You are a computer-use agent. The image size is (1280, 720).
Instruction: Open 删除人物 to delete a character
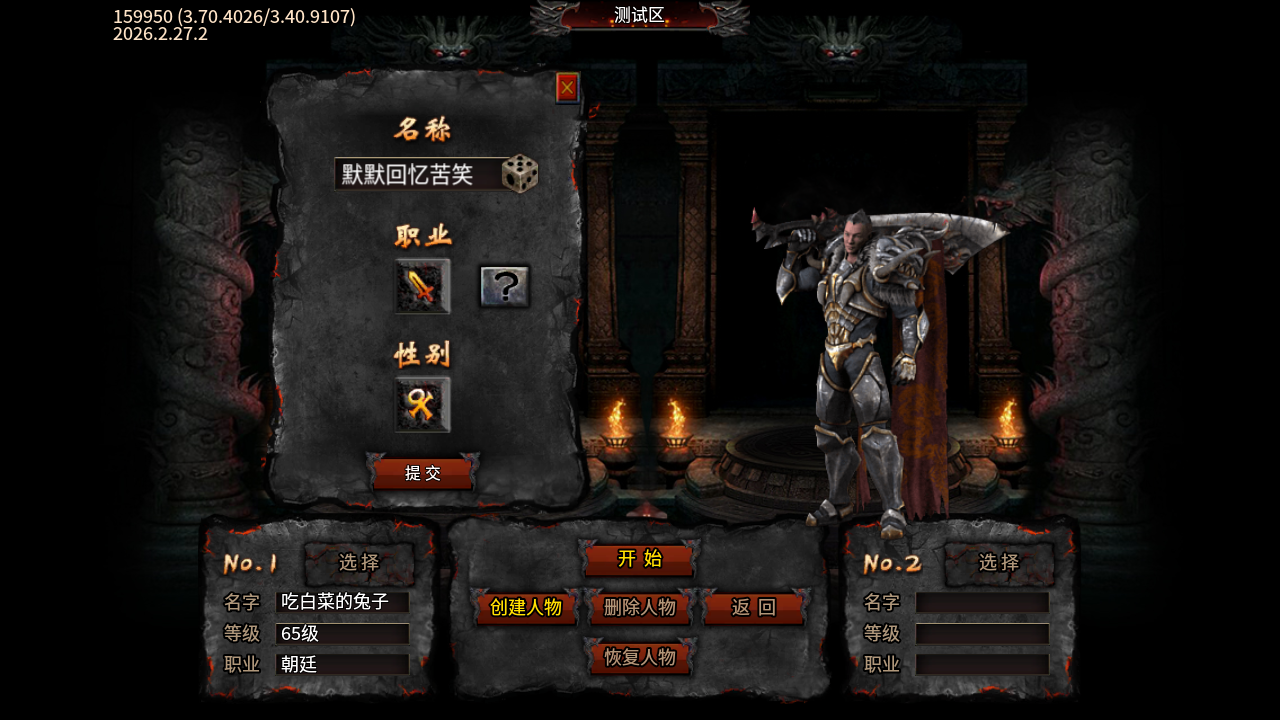(640, 608)
